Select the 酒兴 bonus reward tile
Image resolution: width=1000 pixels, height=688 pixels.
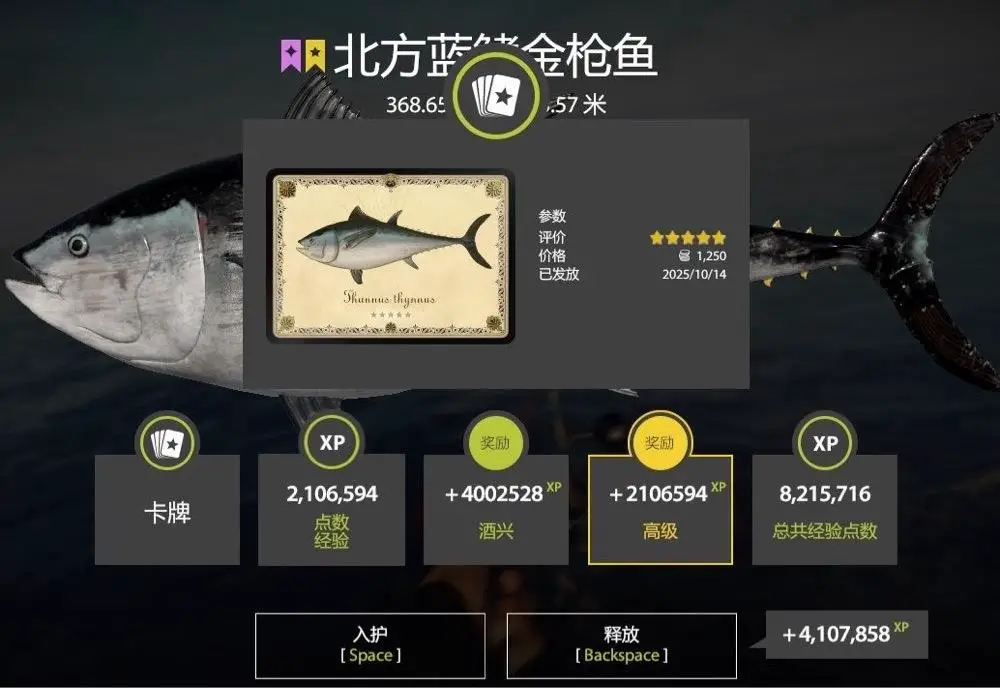496,510
